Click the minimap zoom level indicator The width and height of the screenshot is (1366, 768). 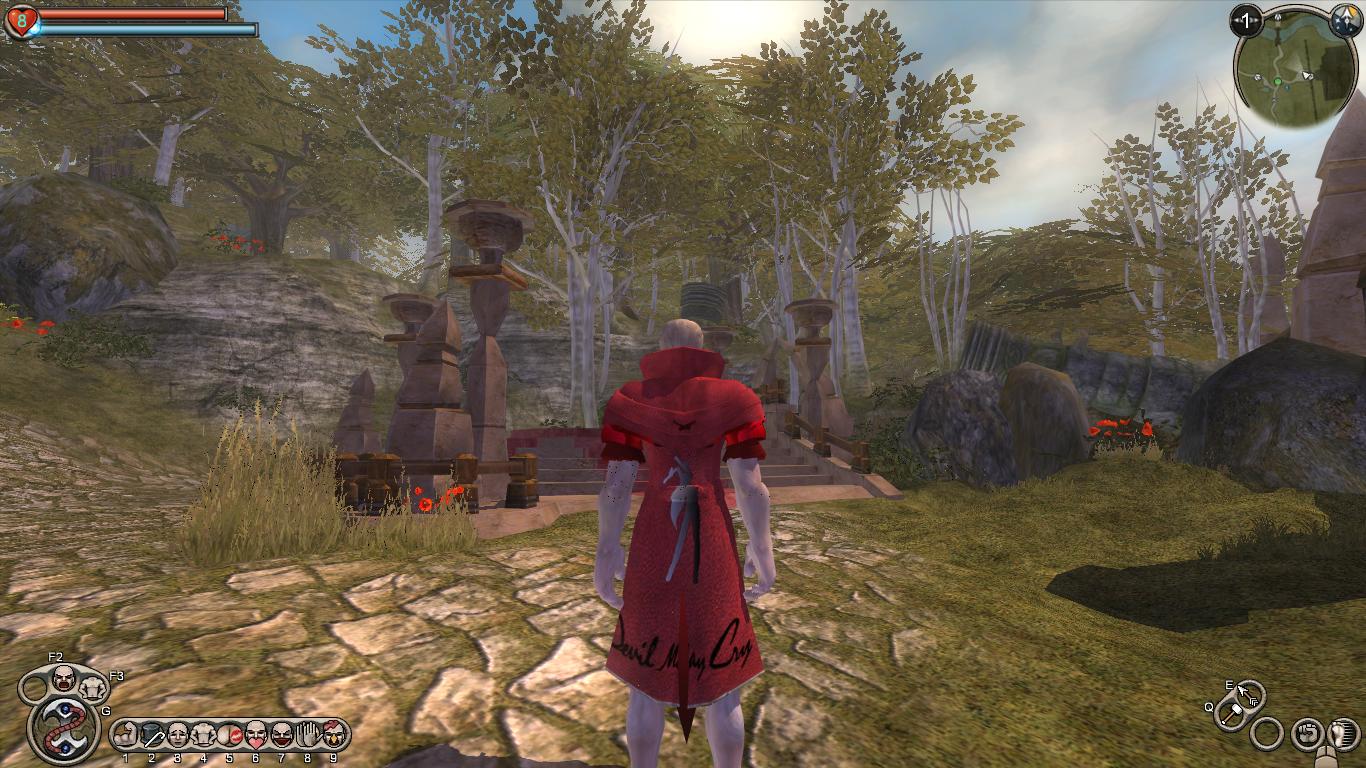1246,20
